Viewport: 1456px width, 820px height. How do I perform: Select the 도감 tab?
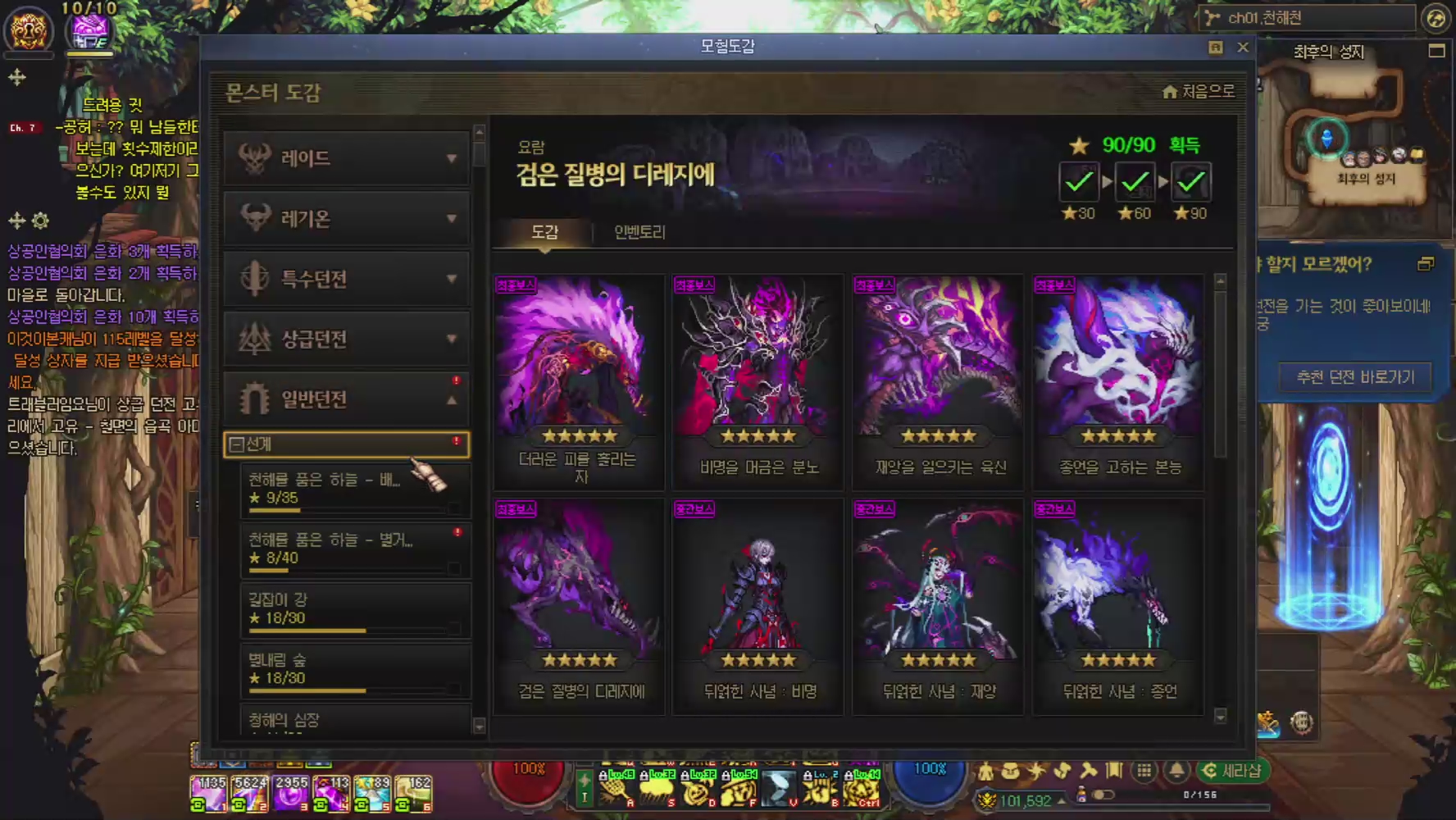click(x=544, y=233)
